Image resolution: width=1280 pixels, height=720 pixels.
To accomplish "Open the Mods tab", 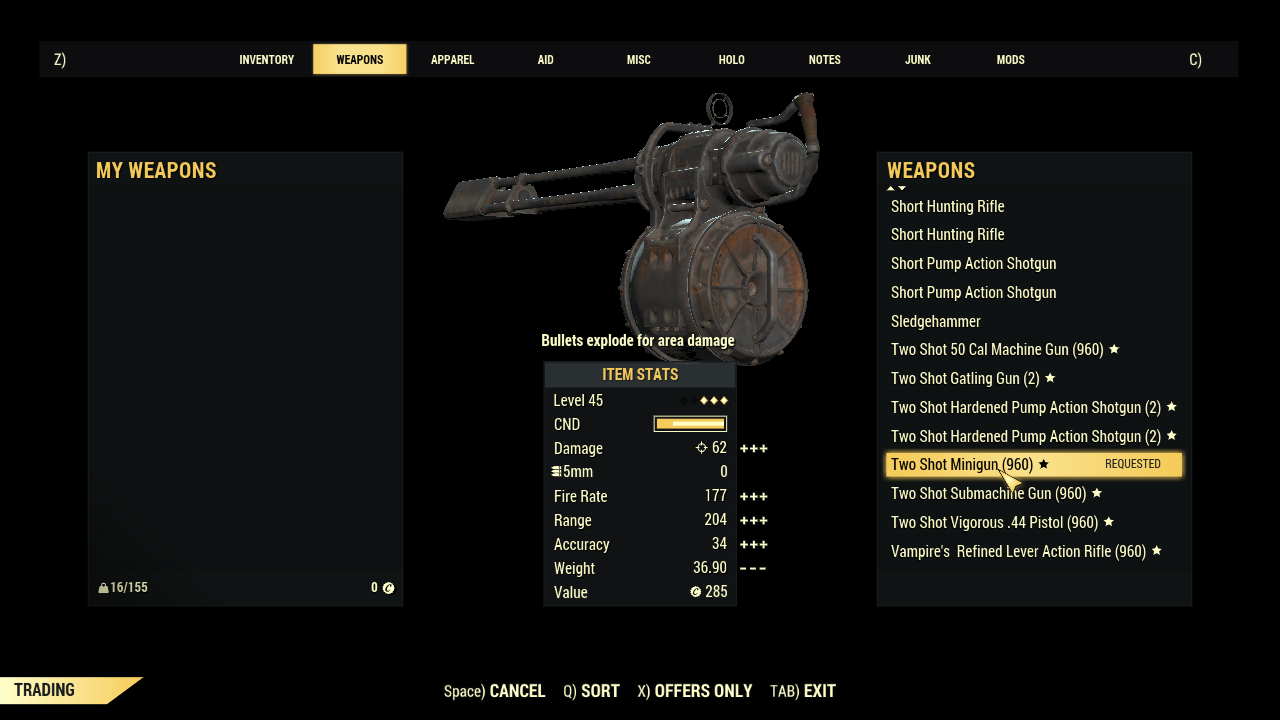I will click(x=1010, y=60).
